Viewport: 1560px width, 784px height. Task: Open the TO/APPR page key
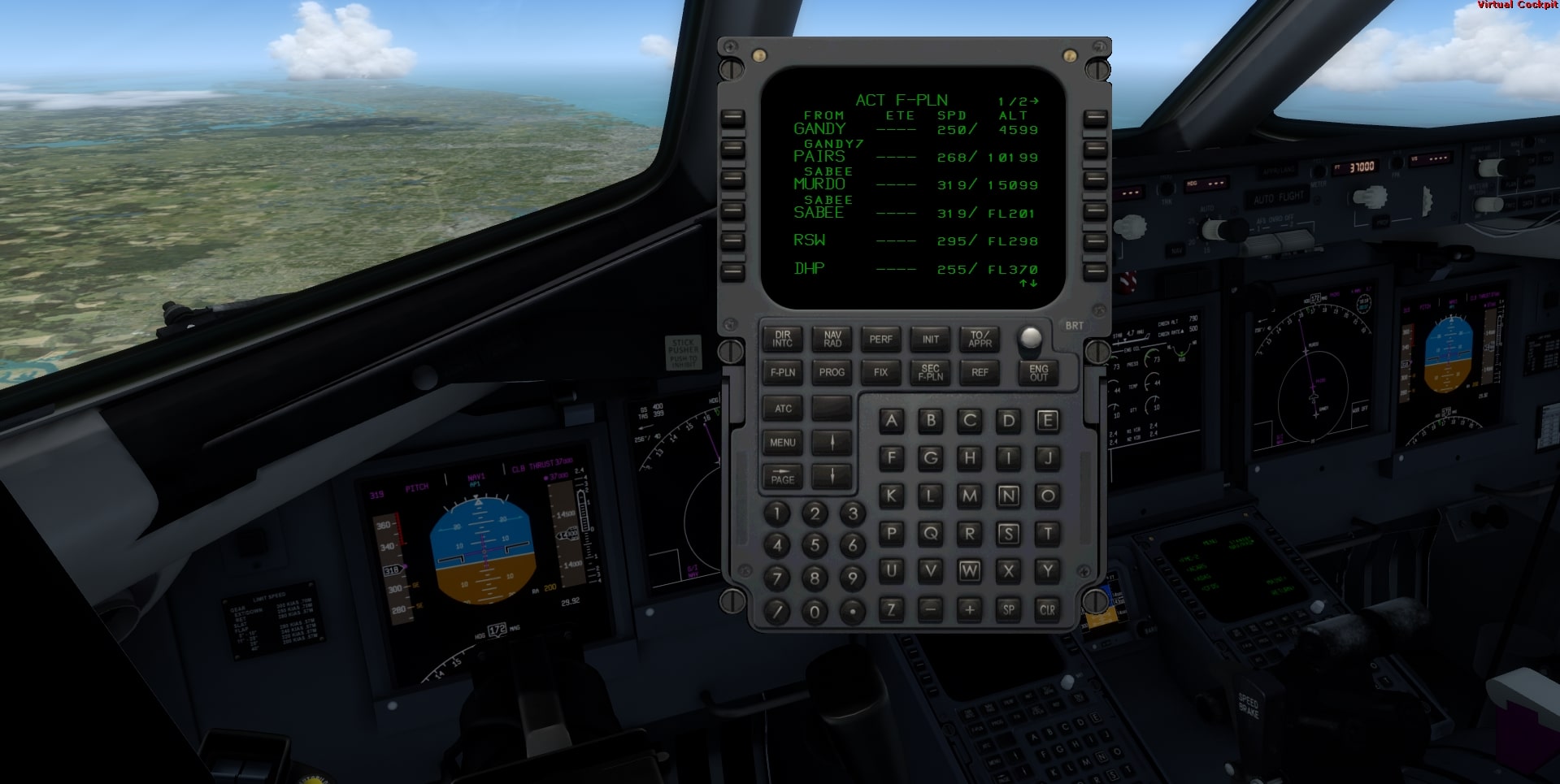click(x=980, y=339)
